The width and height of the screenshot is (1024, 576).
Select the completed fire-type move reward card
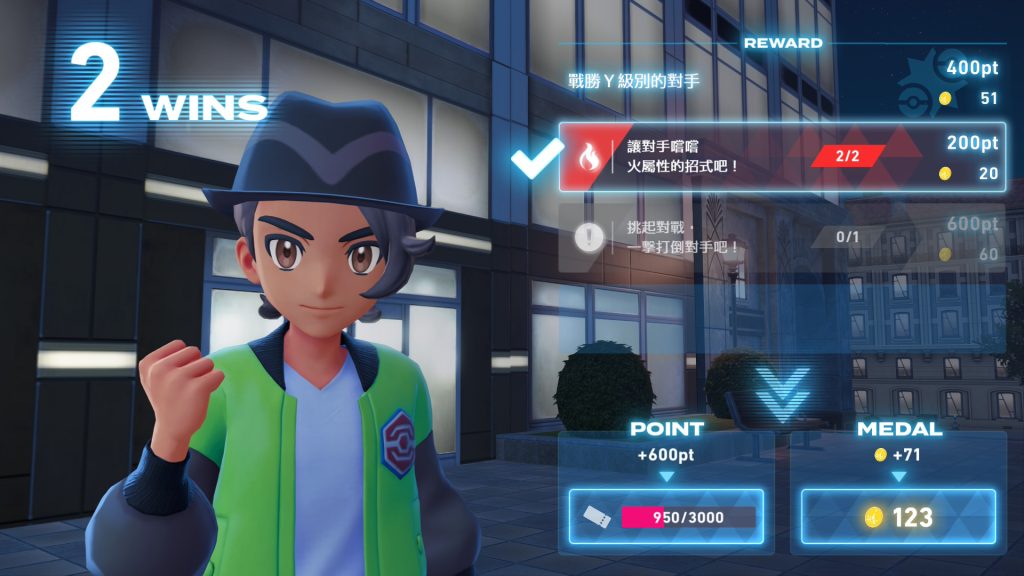pos(780,157)
